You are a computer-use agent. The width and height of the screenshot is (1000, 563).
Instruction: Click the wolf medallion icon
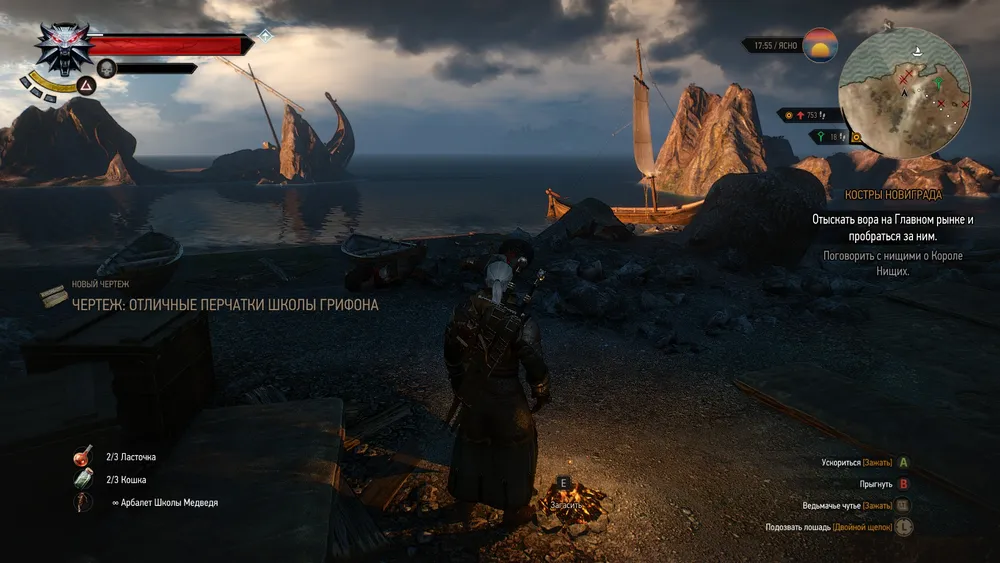pyautogui.click(x=64, y=47)
